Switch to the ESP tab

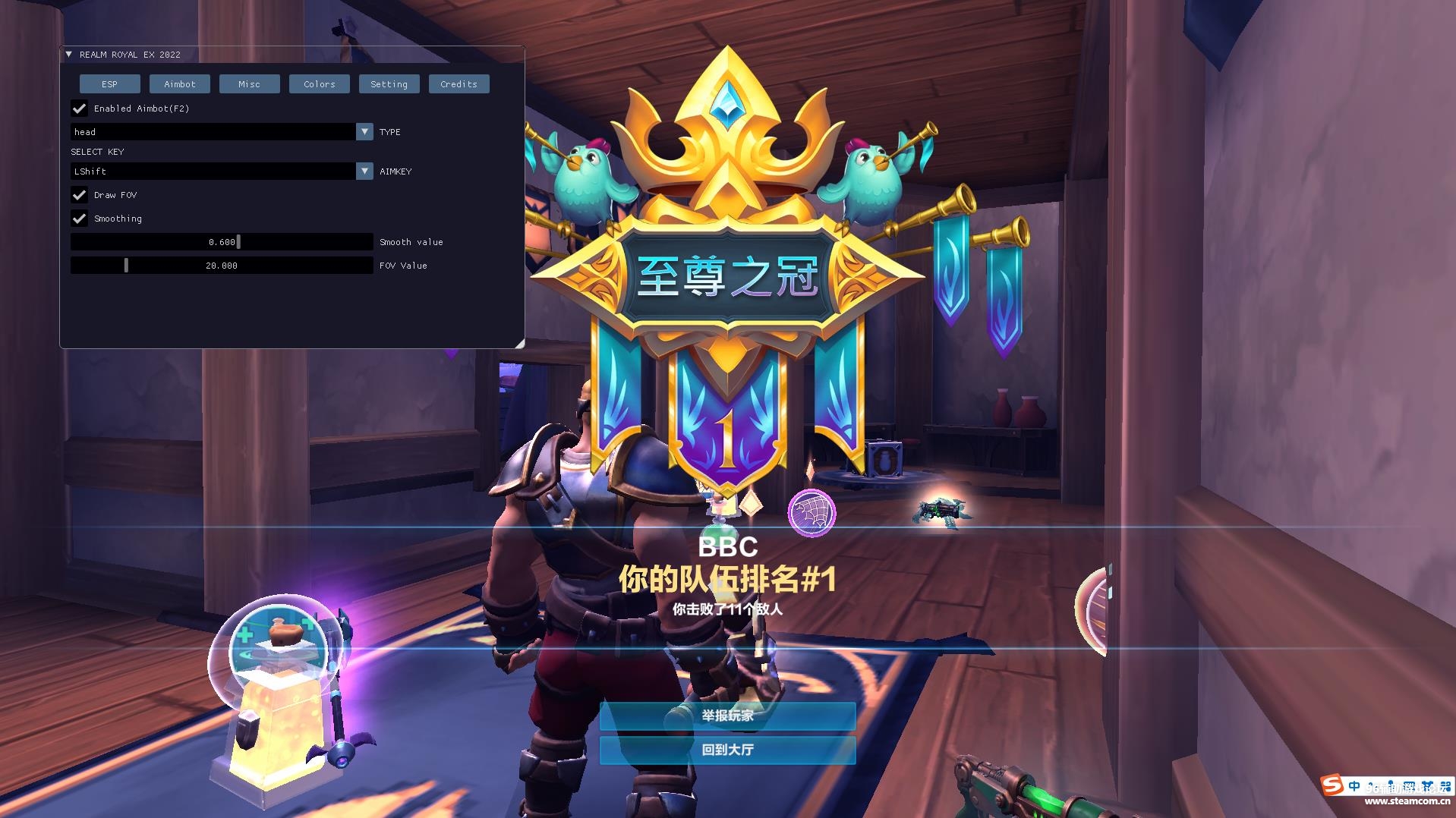(109, 84)
